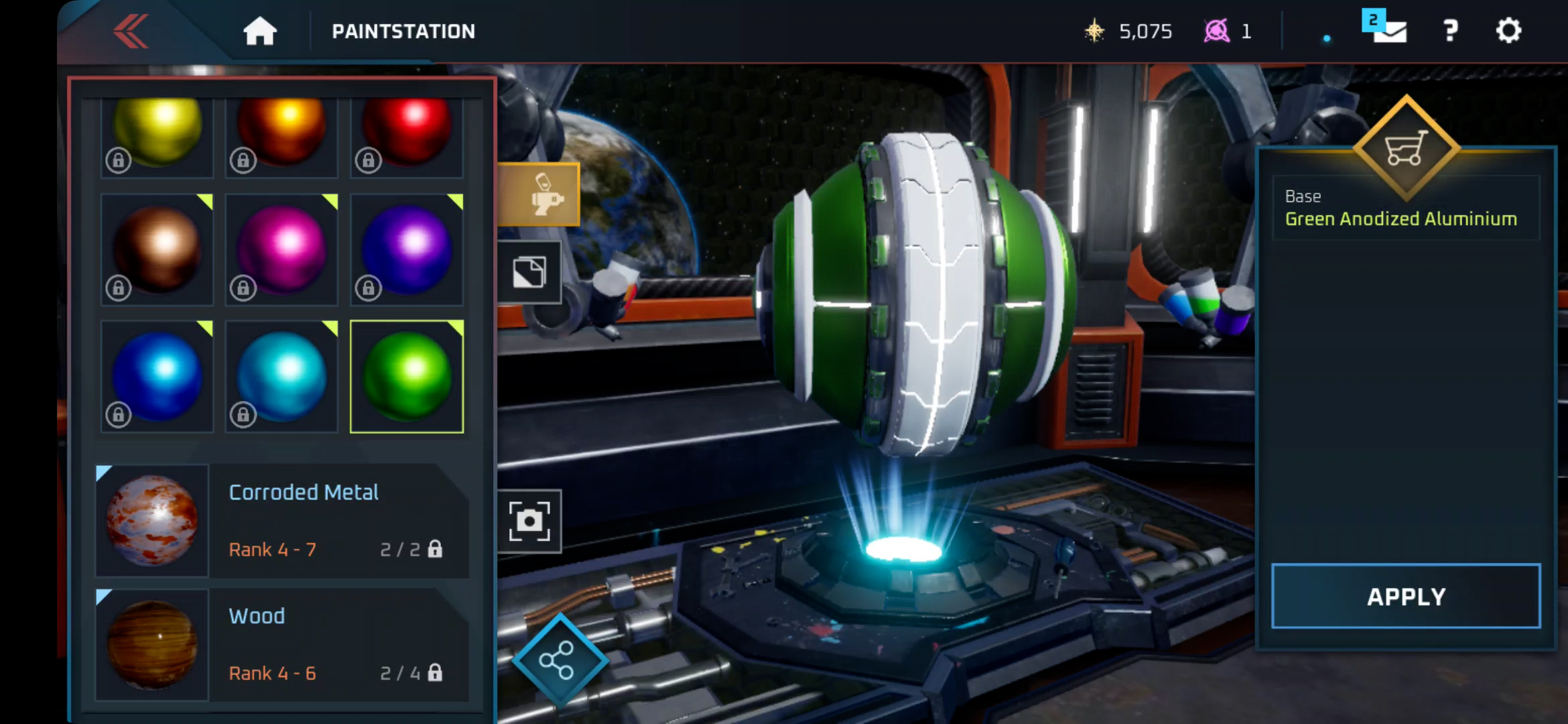This screenshot has height=724, width=1568.
Task: Apply the selected paint
Action: pos(1406,597)
